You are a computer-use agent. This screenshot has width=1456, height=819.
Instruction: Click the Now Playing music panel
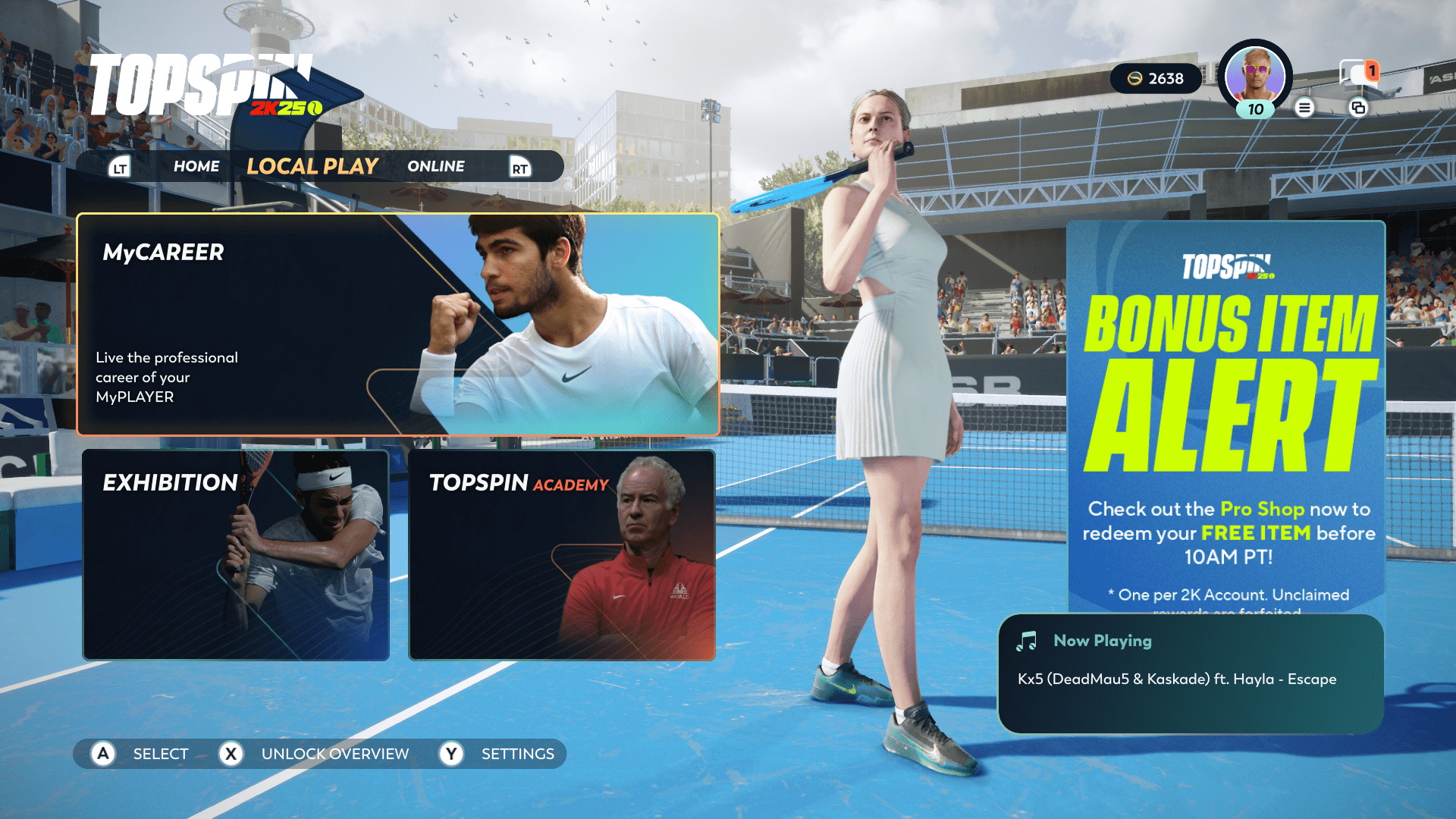1191,673
